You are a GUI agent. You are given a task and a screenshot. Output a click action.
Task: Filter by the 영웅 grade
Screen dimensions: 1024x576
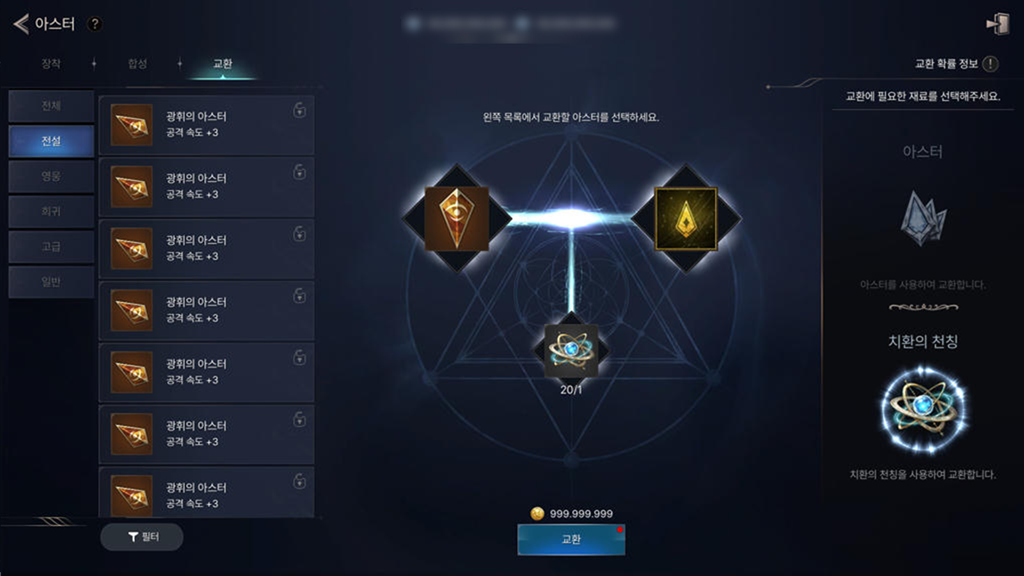52,176
